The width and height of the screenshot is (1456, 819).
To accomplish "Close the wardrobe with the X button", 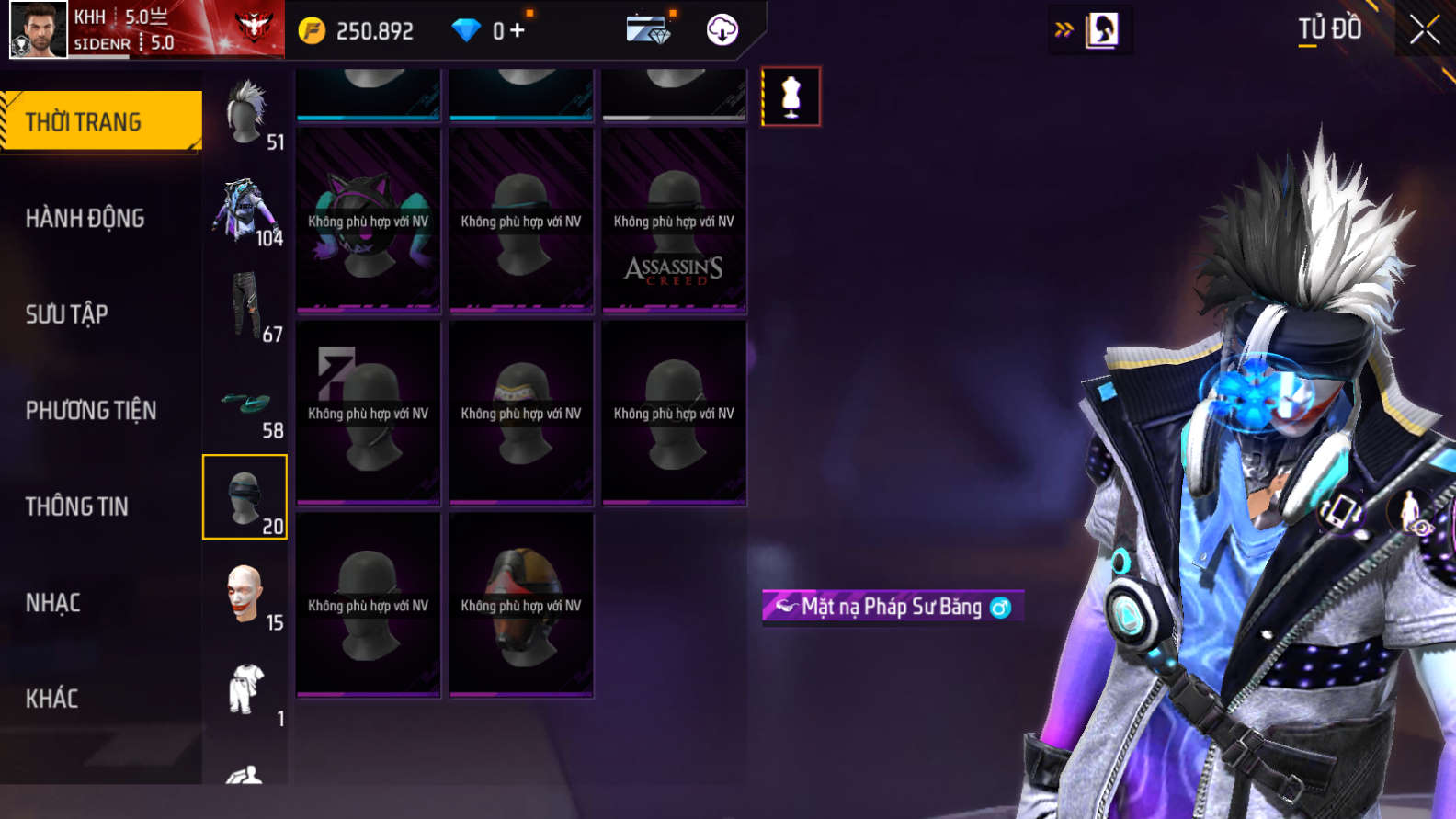I will (x=1425, y=29).
